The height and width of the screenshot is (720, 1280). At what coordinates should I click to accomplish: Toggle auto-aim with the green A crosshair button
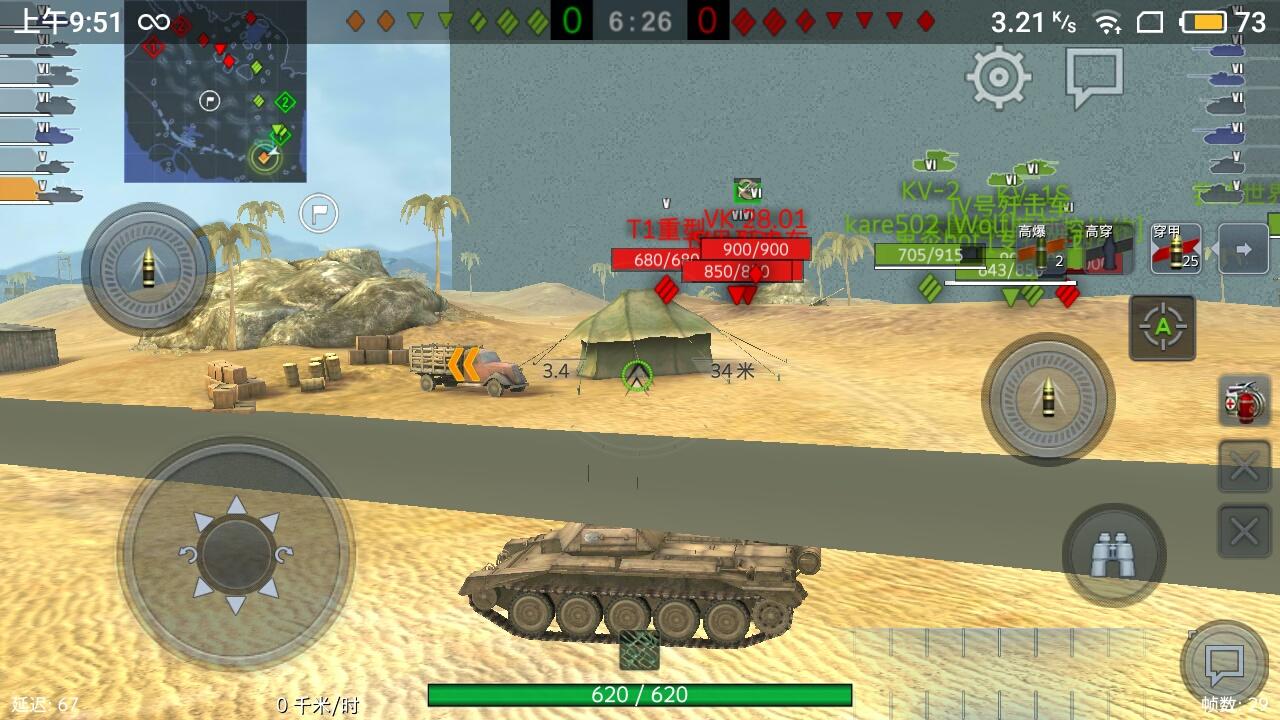pos(1163,328)
